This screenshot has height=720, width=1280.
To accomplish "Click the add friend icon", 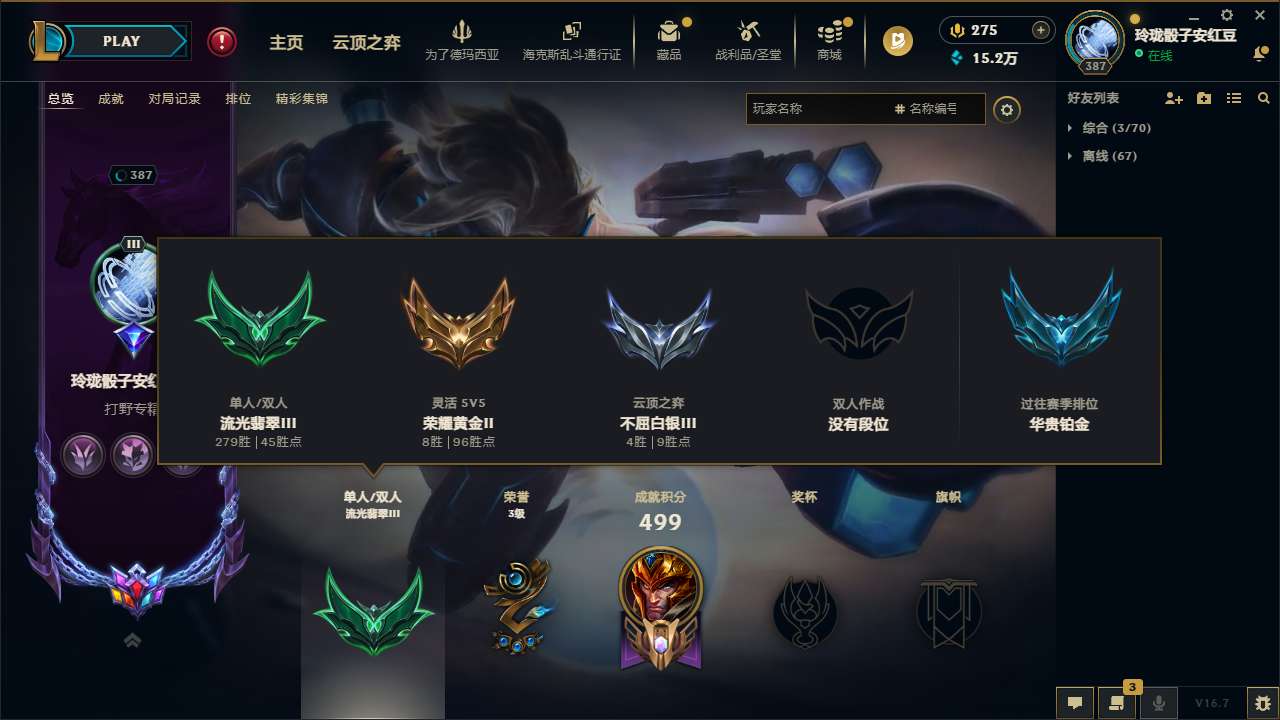I will [x=1175, y=98].
